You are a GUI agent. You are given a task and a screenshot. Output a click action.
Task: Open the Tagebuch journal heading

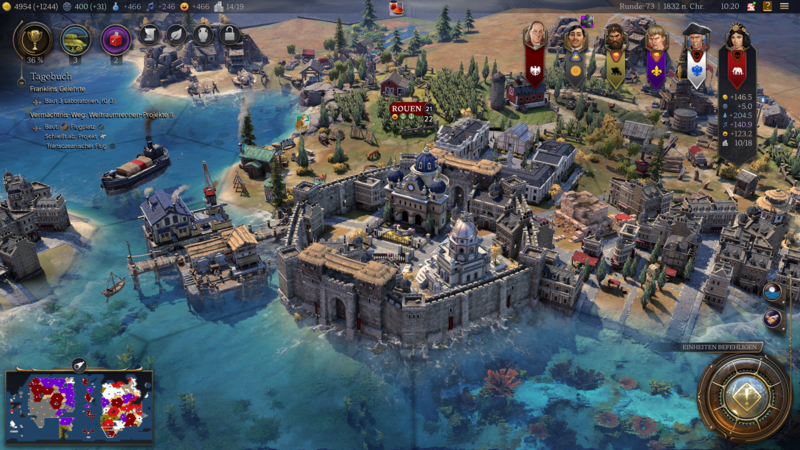(49, 76)
